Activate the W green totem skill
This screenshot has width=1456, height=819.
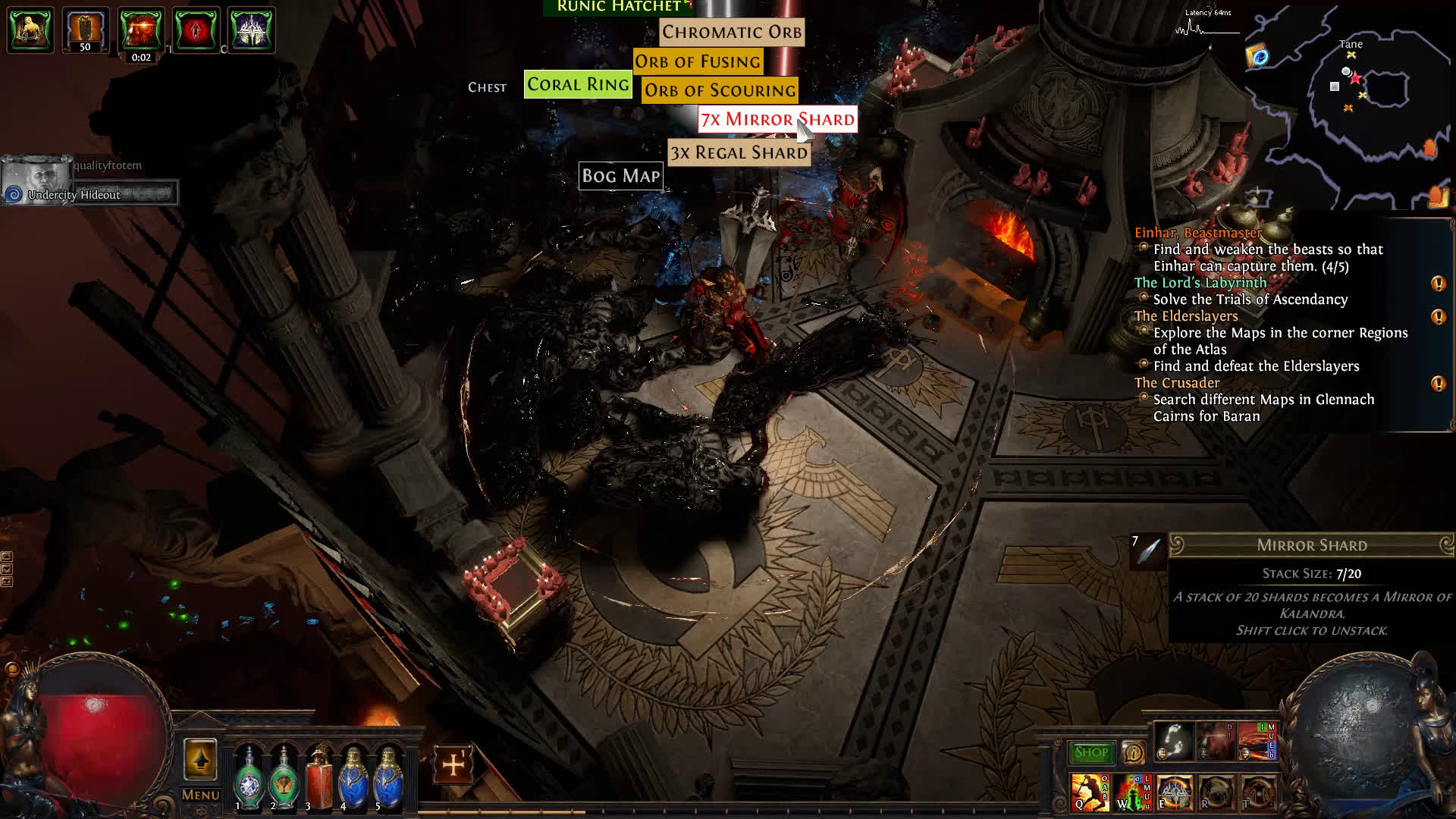1130,792
